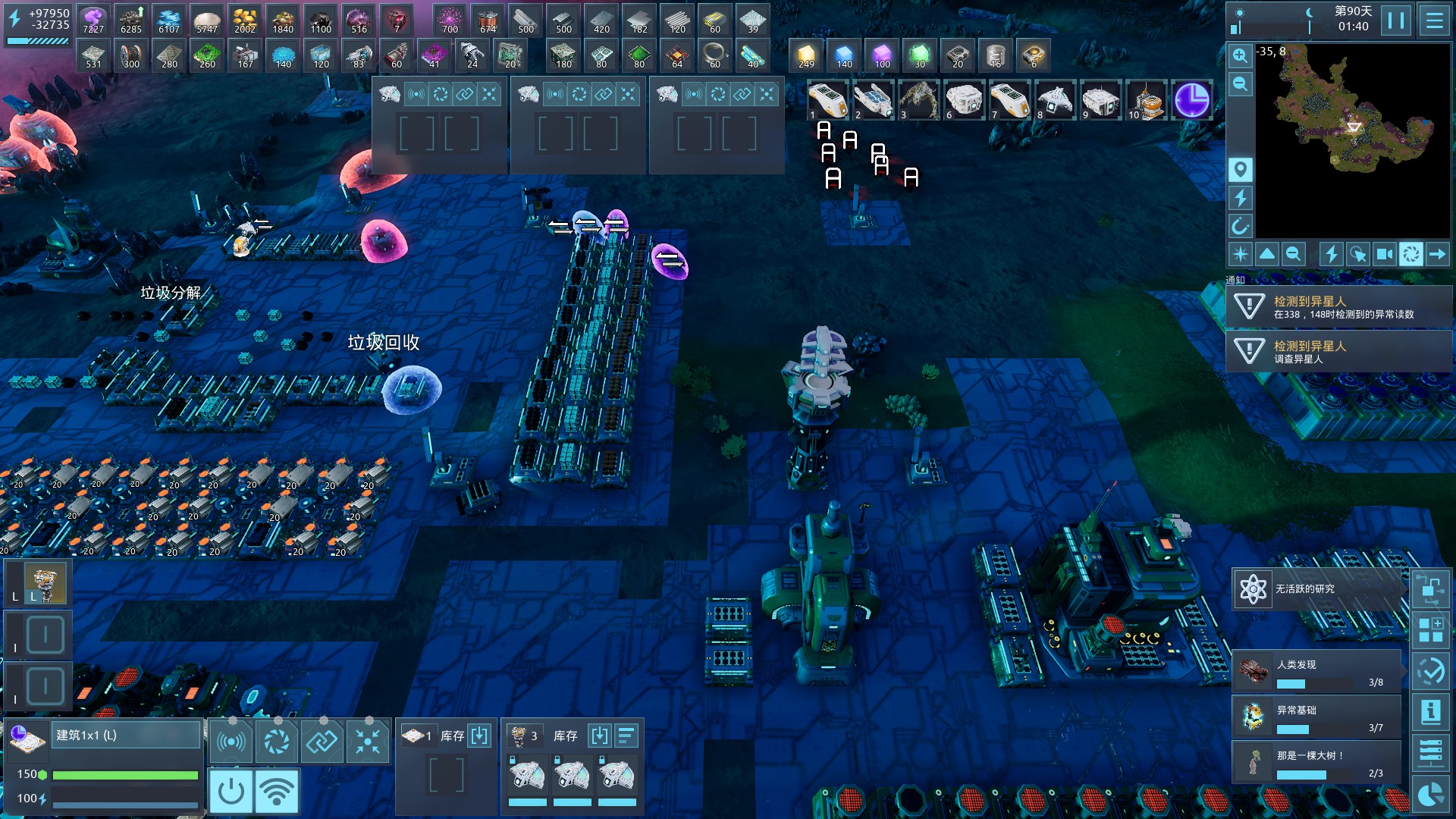
Task: Zoom in on the minimap
Action: click(x=1240, y=55)
